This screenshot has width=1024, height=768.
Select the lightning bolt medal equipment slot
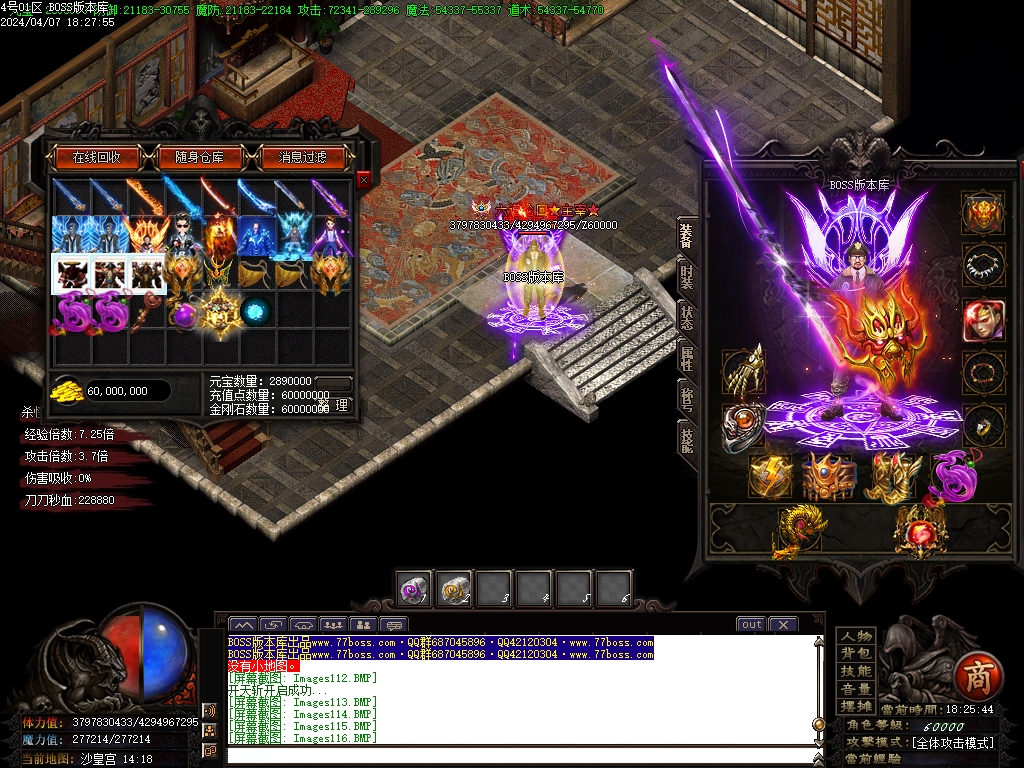pyautogui.click(x=771, y=476)
